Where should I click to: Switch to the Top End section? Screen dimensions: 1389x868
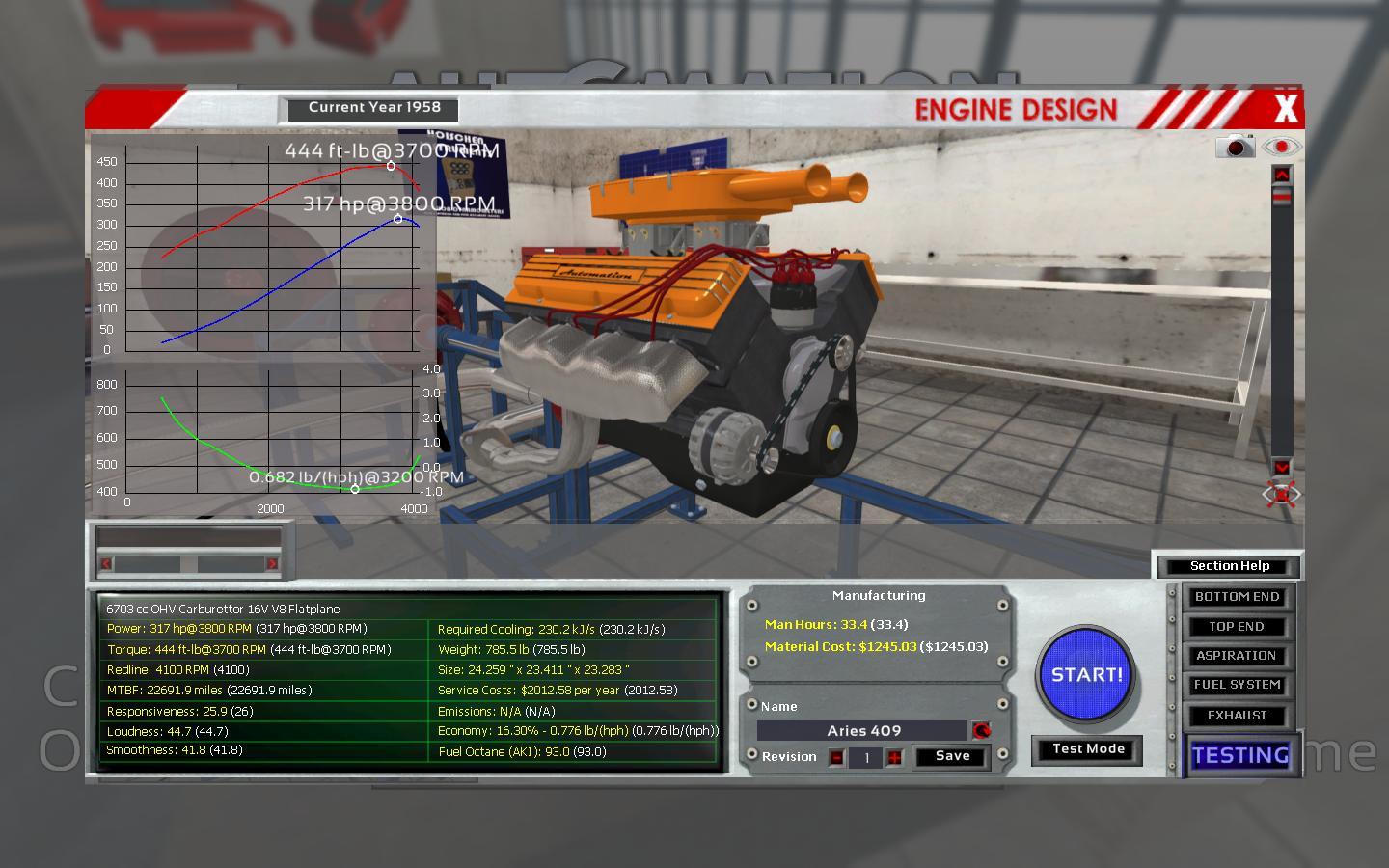1237,627
